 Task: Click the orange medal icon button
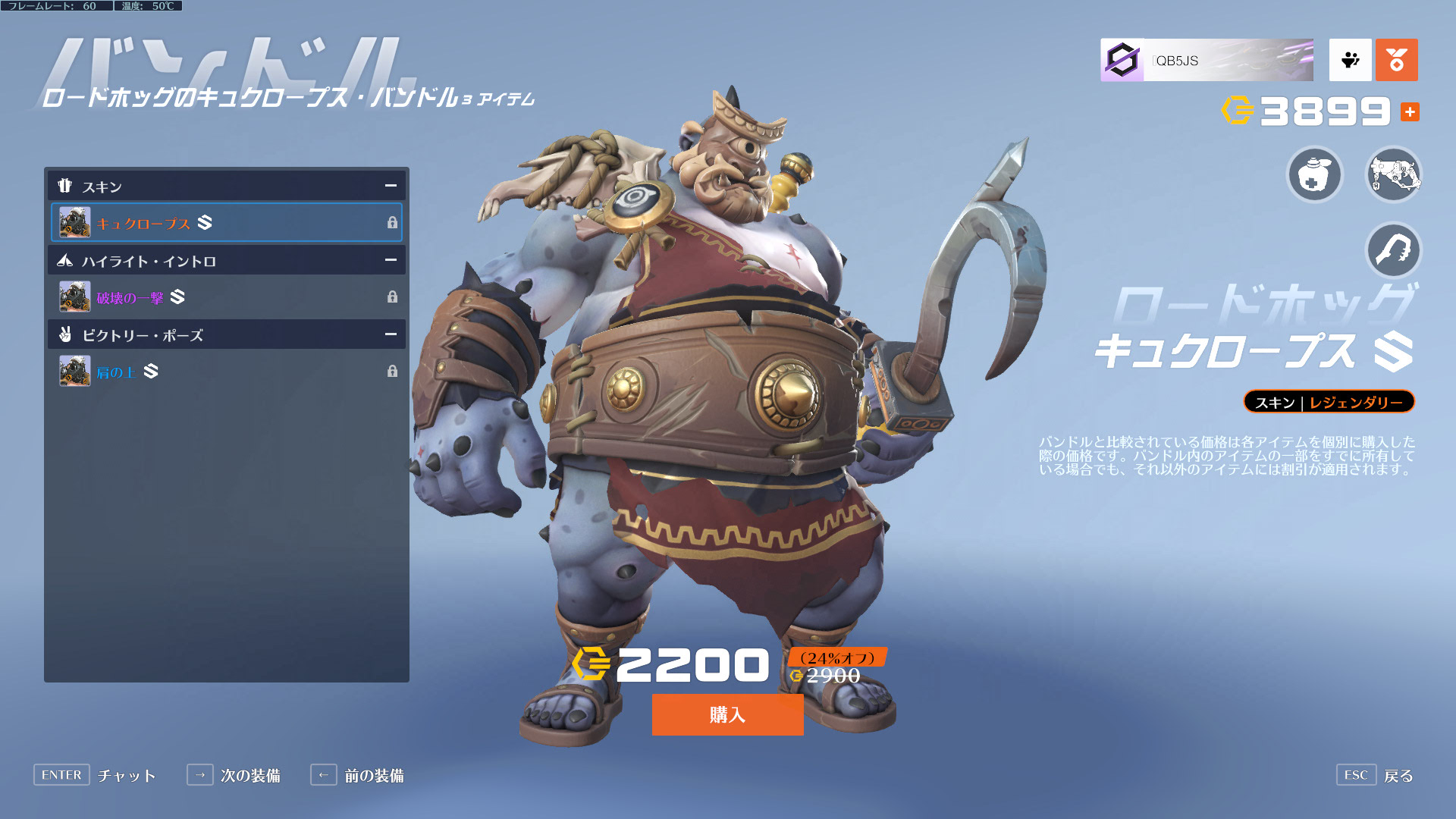click(x=1396, y=60)
